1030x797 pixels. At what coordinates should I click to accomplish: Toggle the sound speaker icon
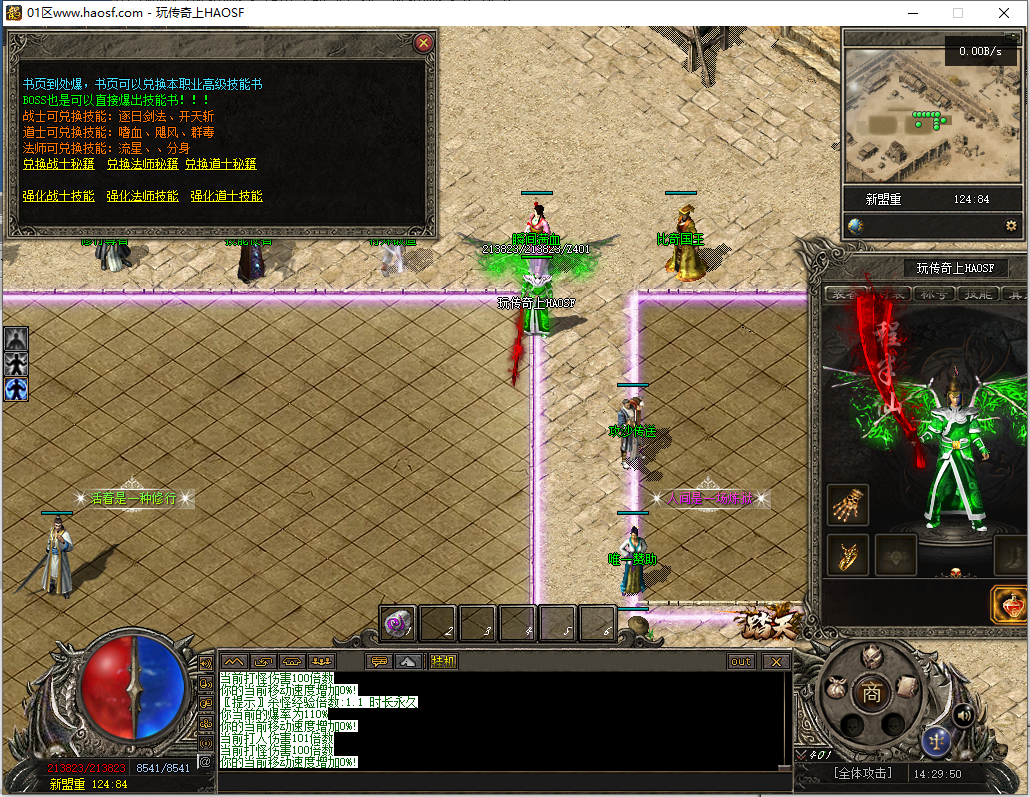[964, 715]
